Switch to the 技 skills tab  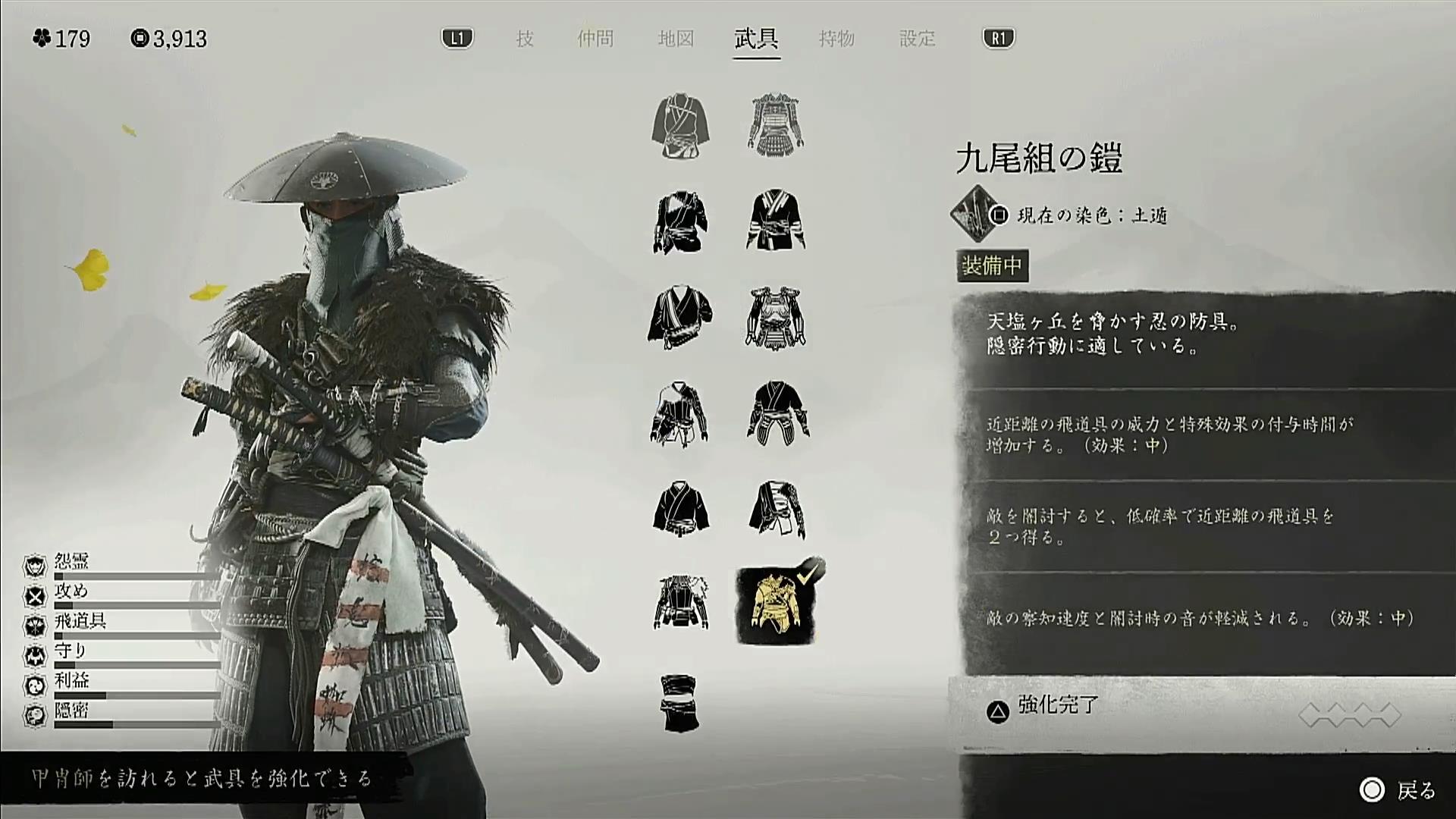pos(525,39)
